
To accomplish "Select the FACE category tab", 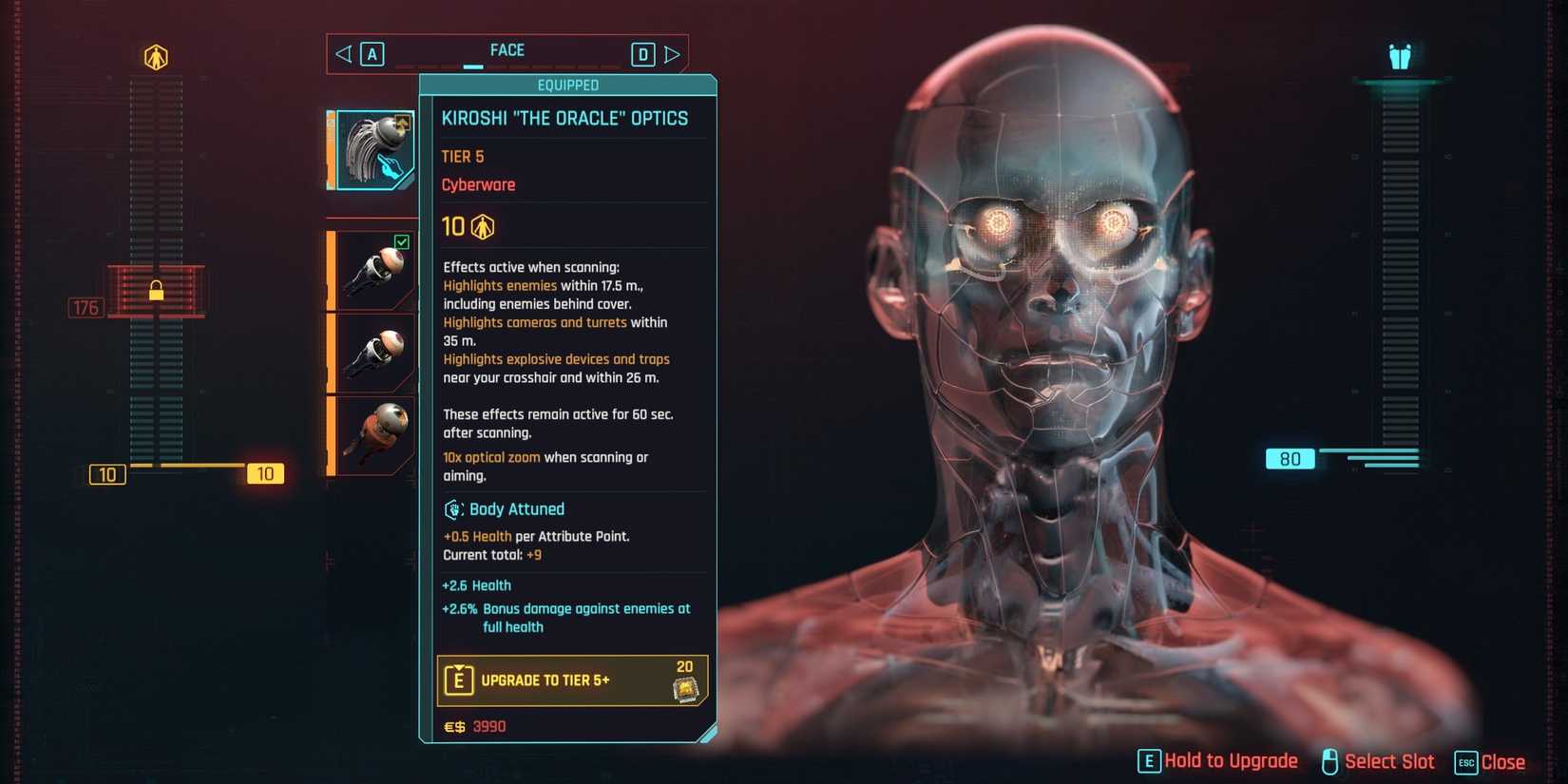I will tap(508, 49).
